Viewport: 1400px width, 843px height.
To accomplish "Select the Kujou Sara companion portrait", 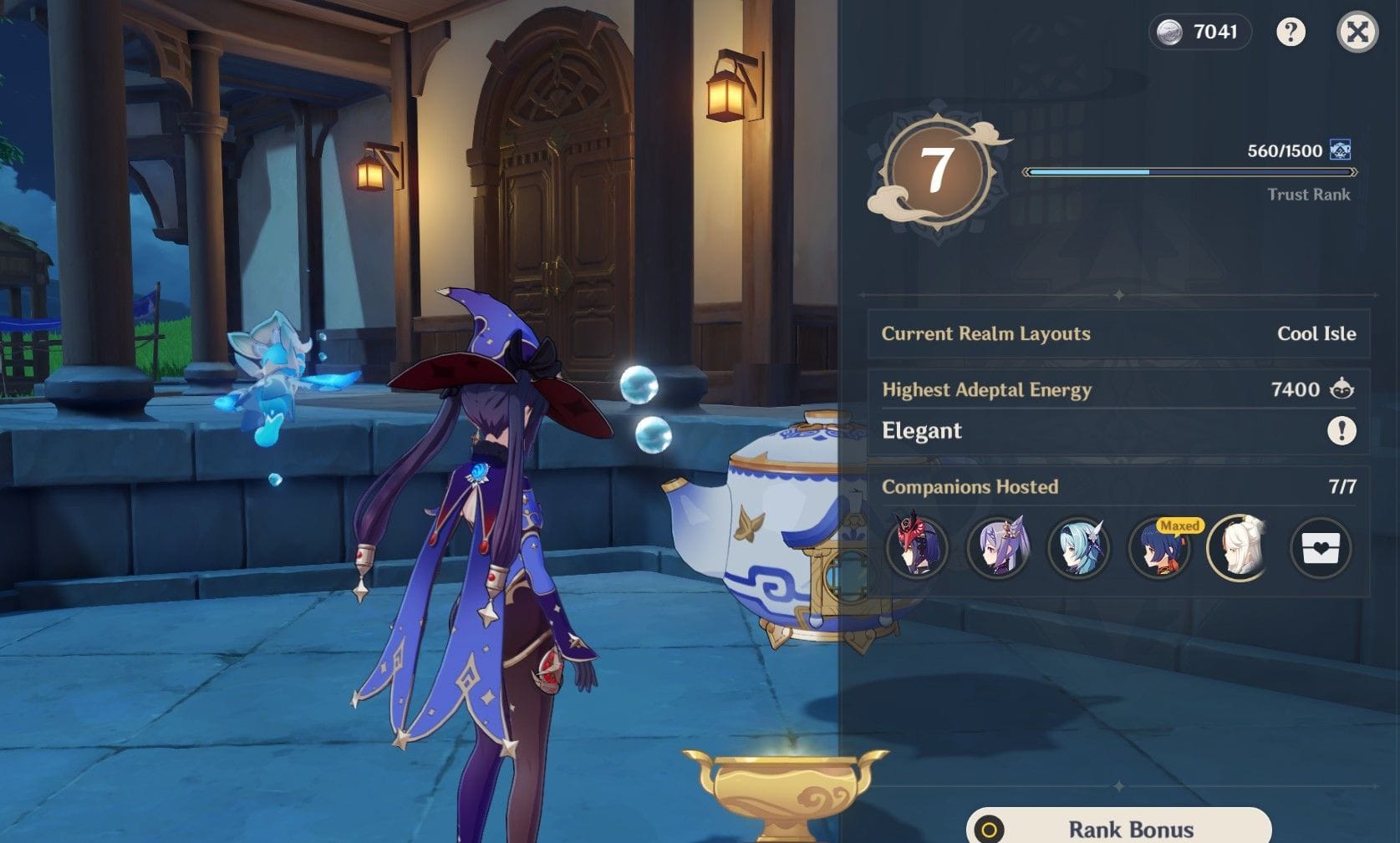I will click(918, 549).
